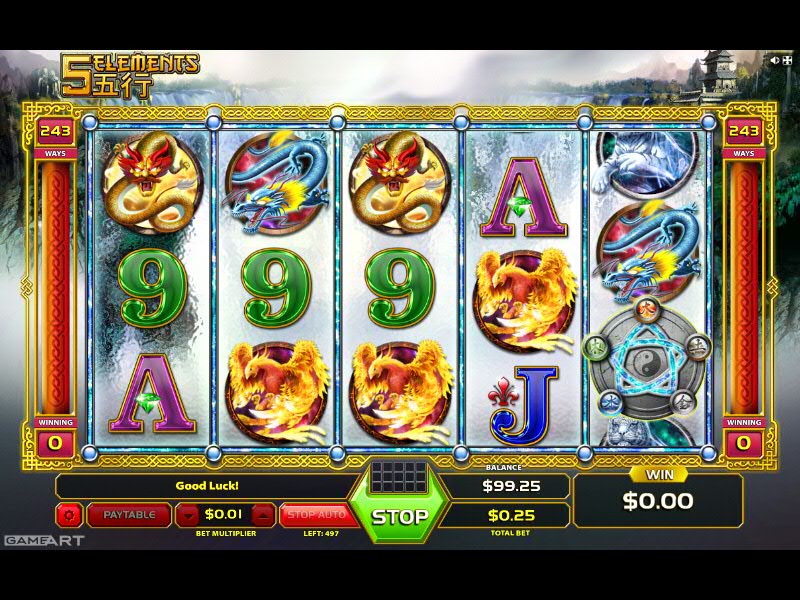
Task: Decrease the bet multiplier
Action: (x=189, y=515)
